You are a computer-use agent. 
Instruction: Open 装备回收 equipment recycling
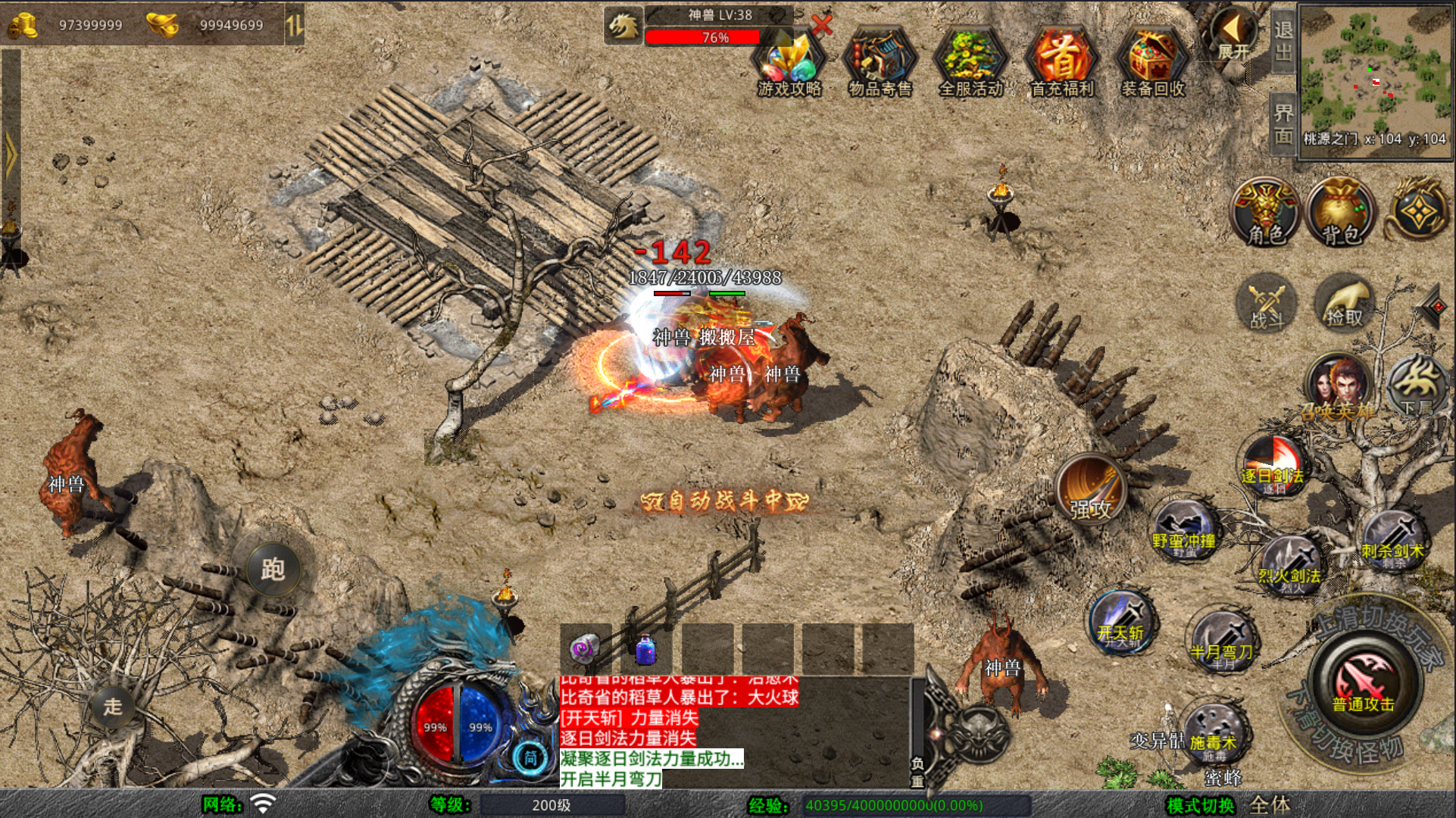1152,64
